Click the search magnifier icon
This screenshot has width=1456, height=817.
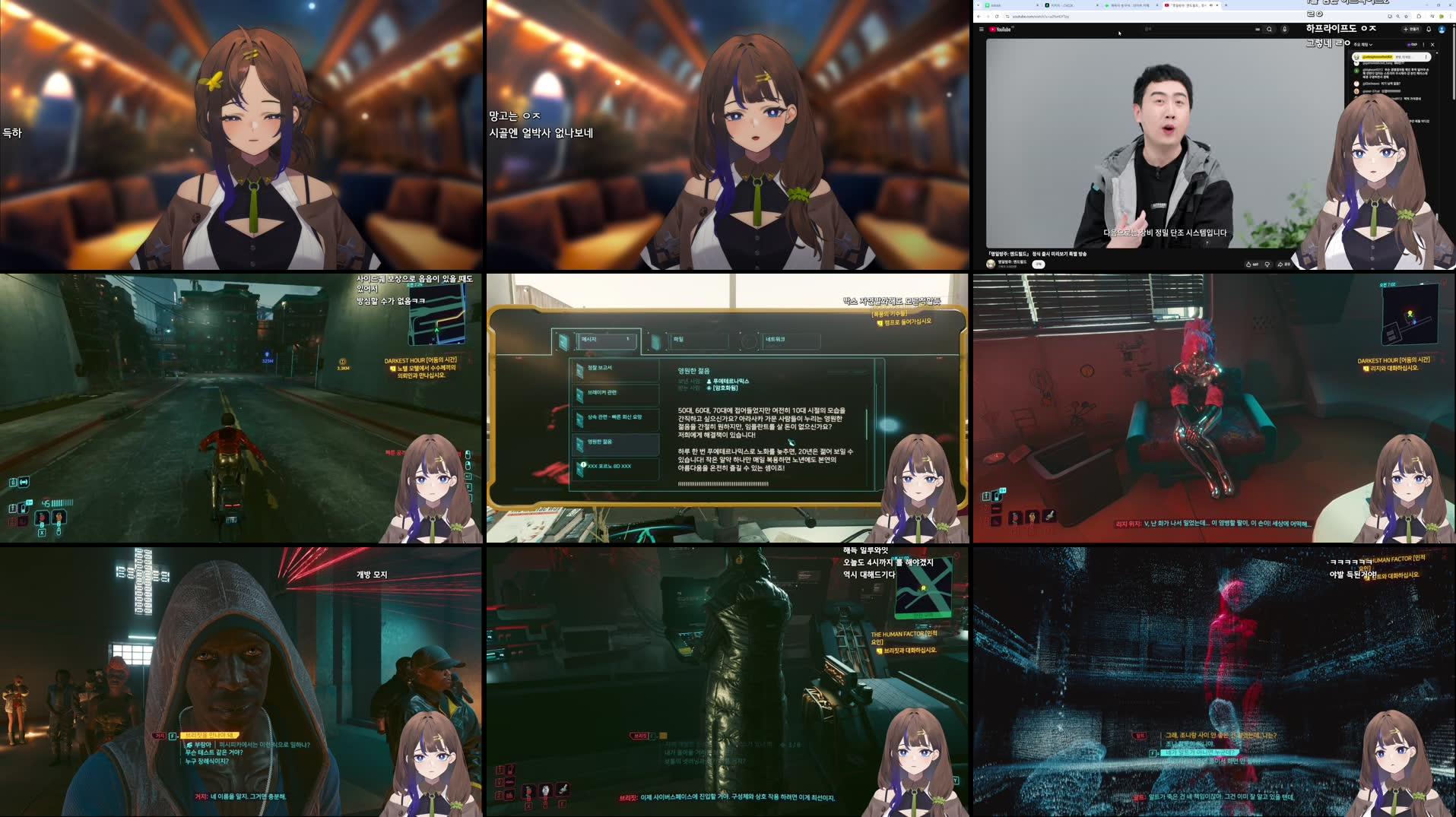click(x=1269, y=29)
